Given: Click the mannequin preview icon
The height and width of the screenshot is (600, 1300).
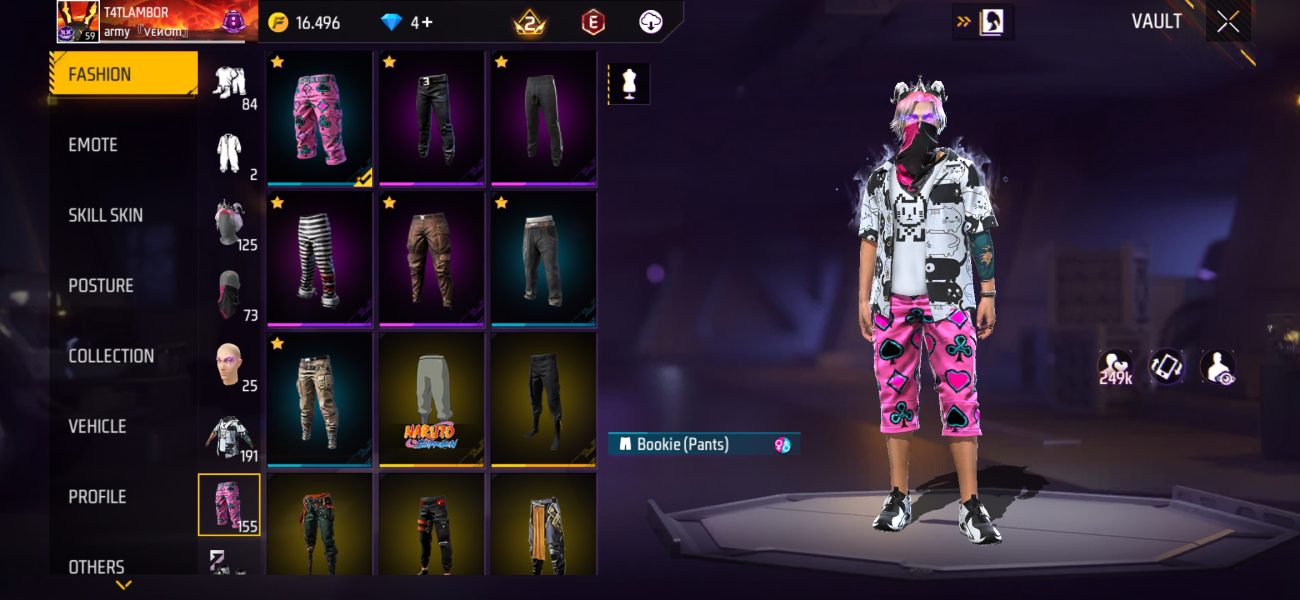Looking at the screenshot, I should [x=629, y=85].
